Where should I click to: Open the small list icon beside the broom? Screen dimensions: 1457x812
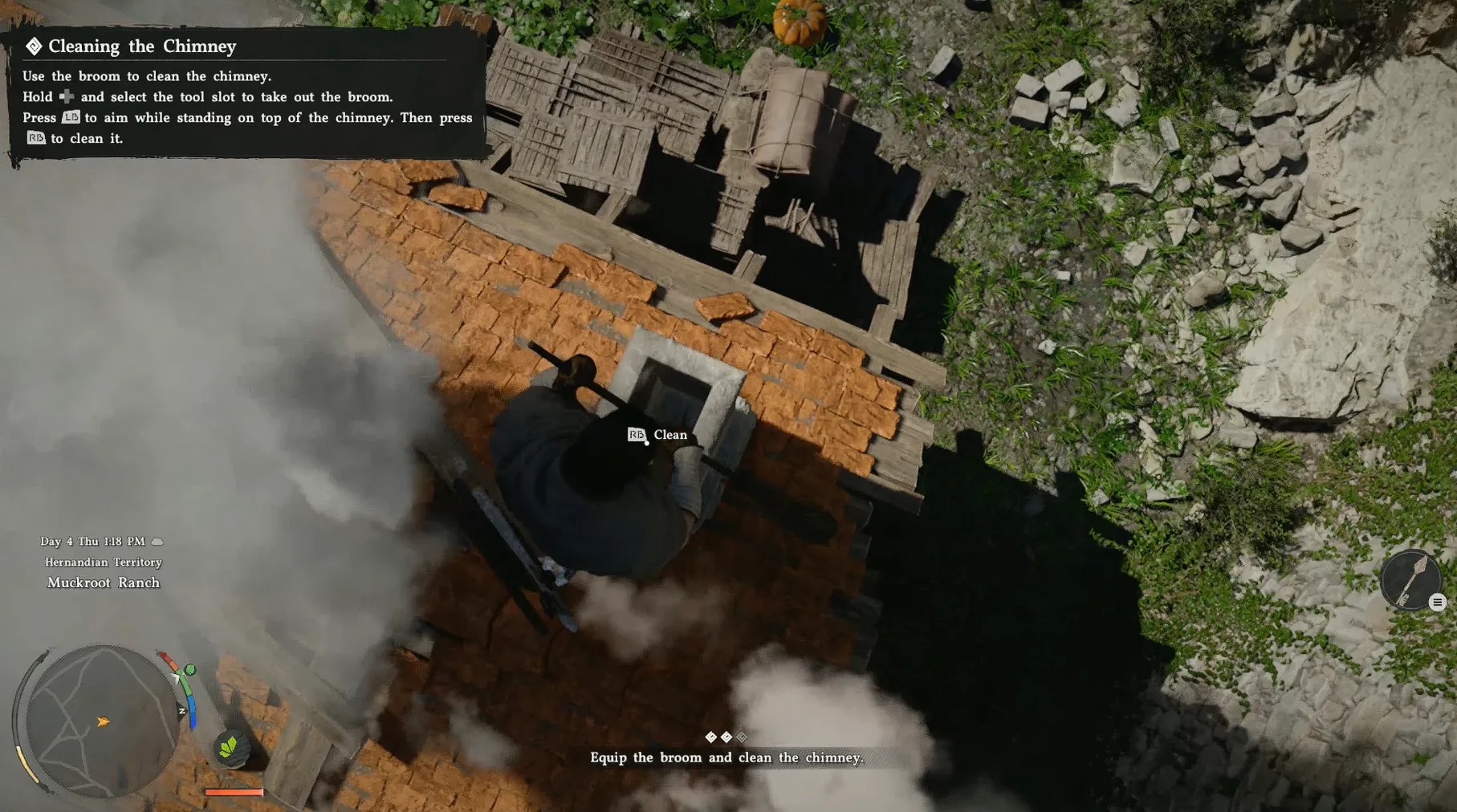pos(1437,603)
